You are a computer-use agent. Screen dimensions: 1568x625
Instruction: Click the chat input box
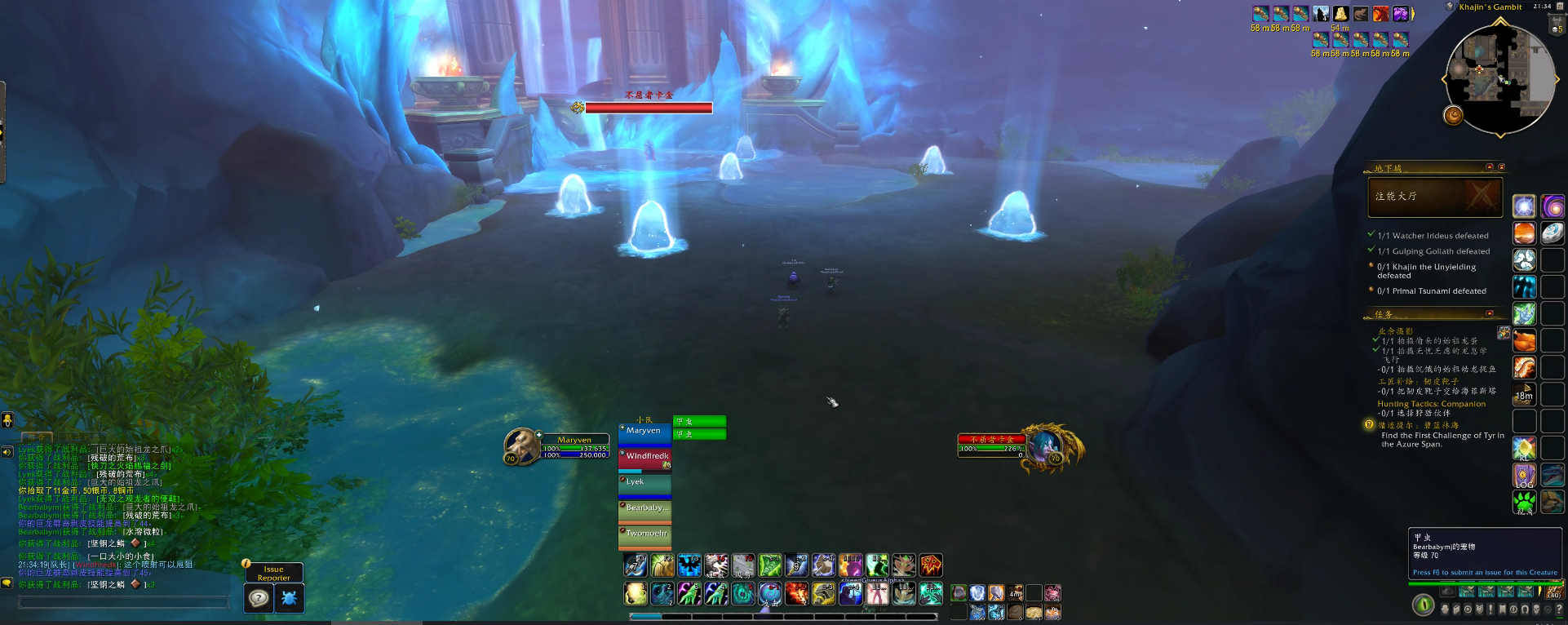122,602
